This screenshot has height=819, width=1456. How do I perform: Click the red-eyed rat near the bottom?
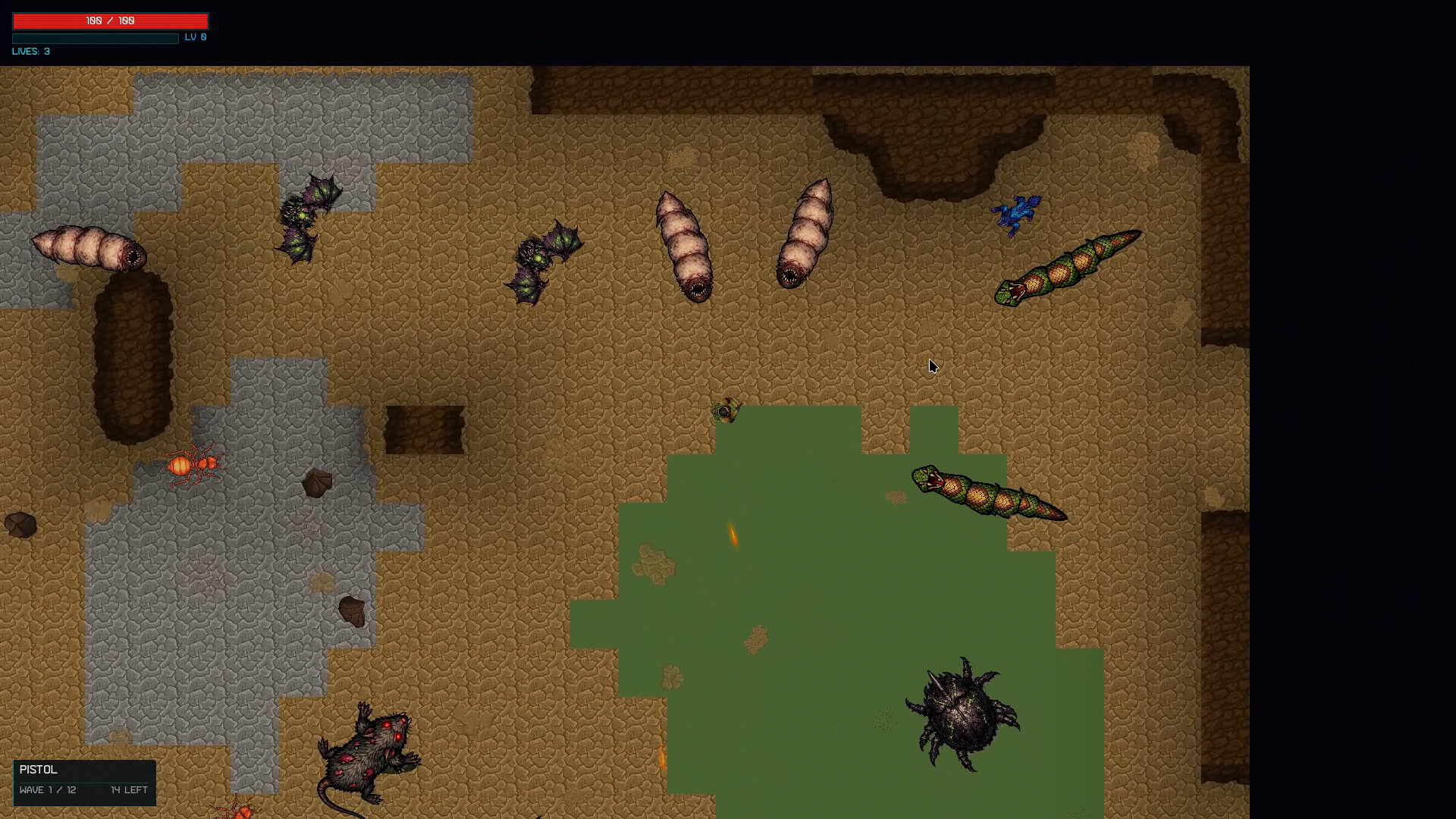[x=372, y=751]
